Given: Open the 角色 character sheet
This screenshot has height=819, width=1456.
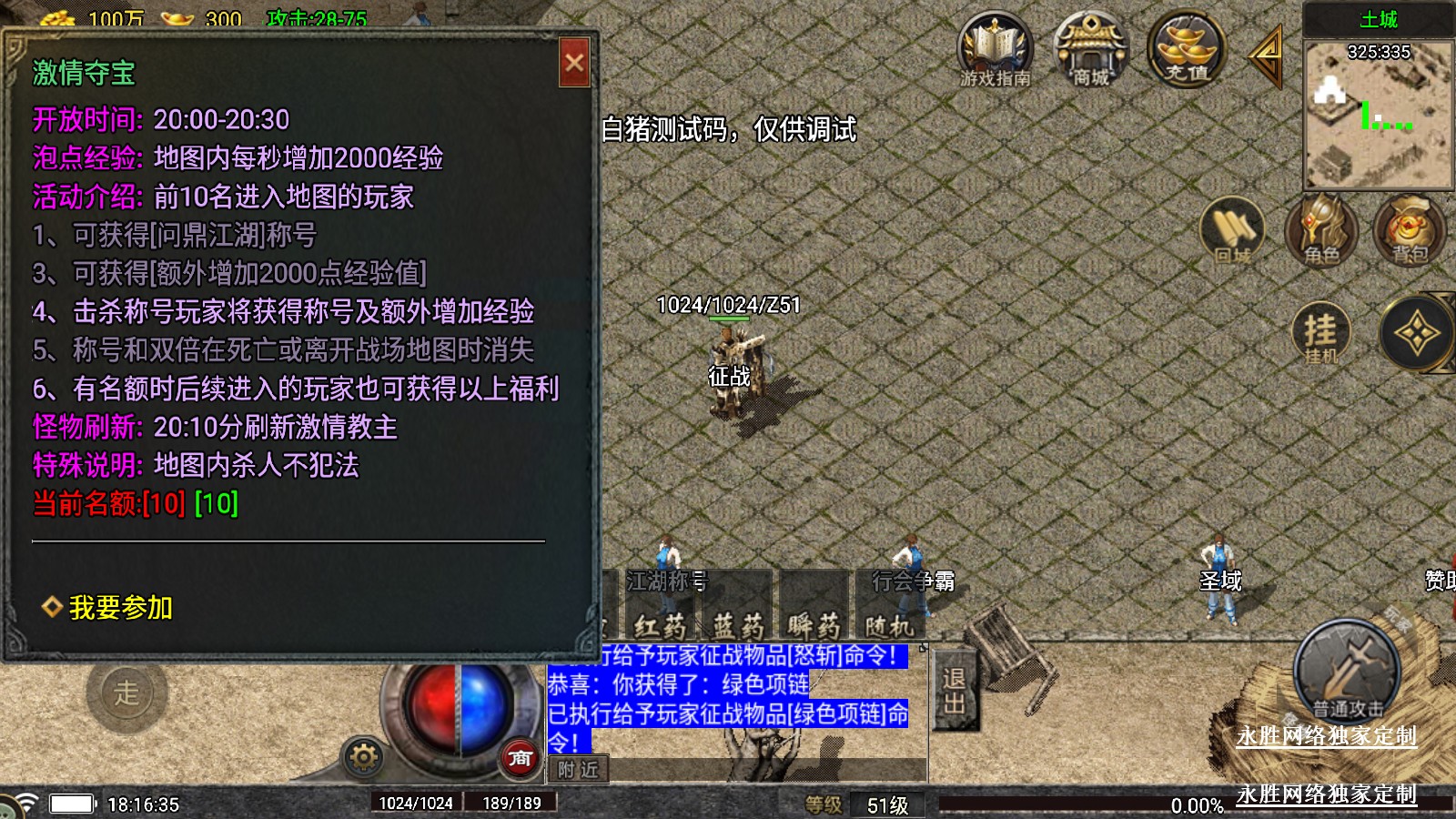Looking at the screenshot, I should coord(1320,231).
